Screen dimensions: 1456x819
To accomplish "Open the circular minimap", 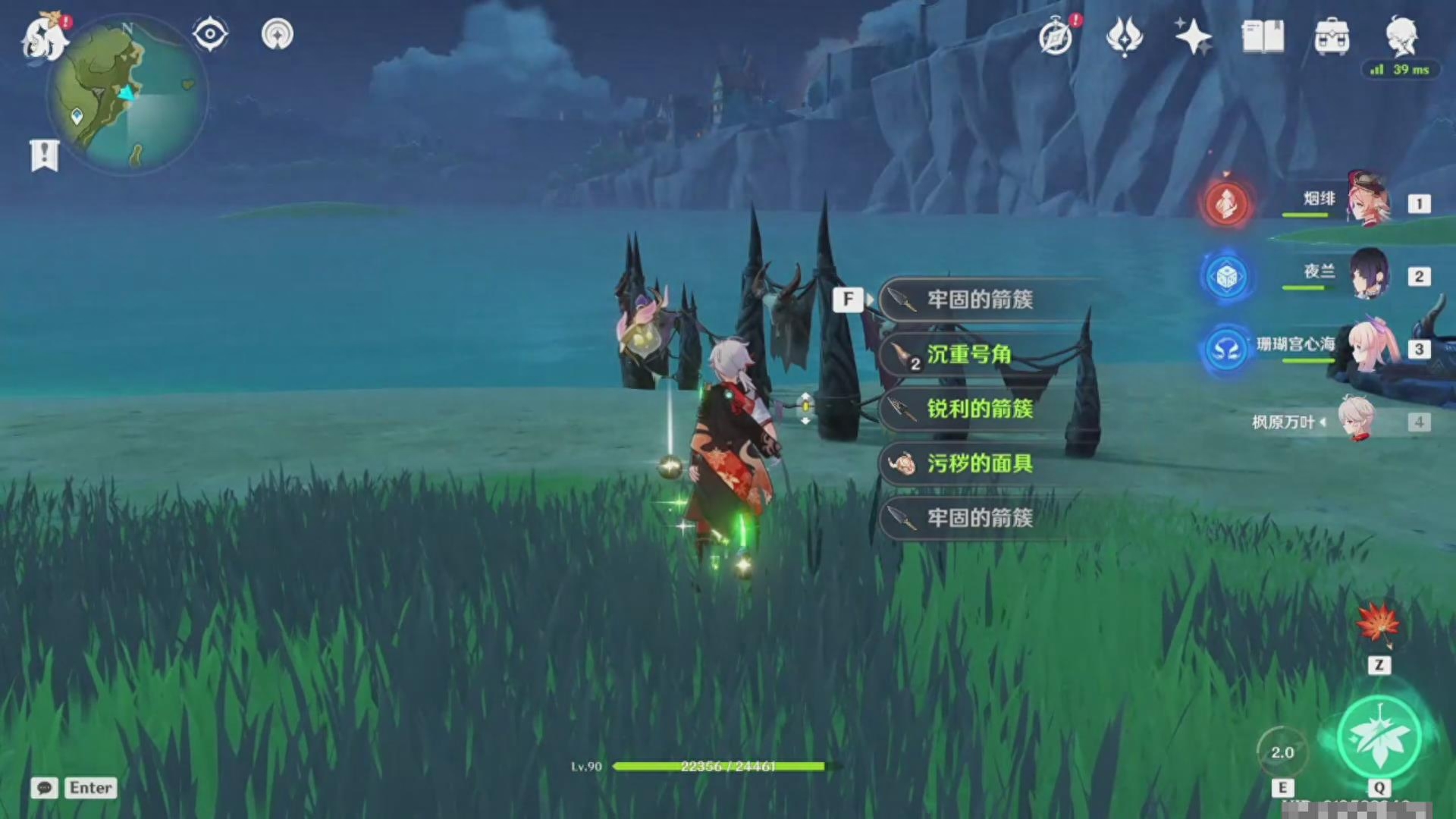I will pyautogui.click(x=127, y=95).
